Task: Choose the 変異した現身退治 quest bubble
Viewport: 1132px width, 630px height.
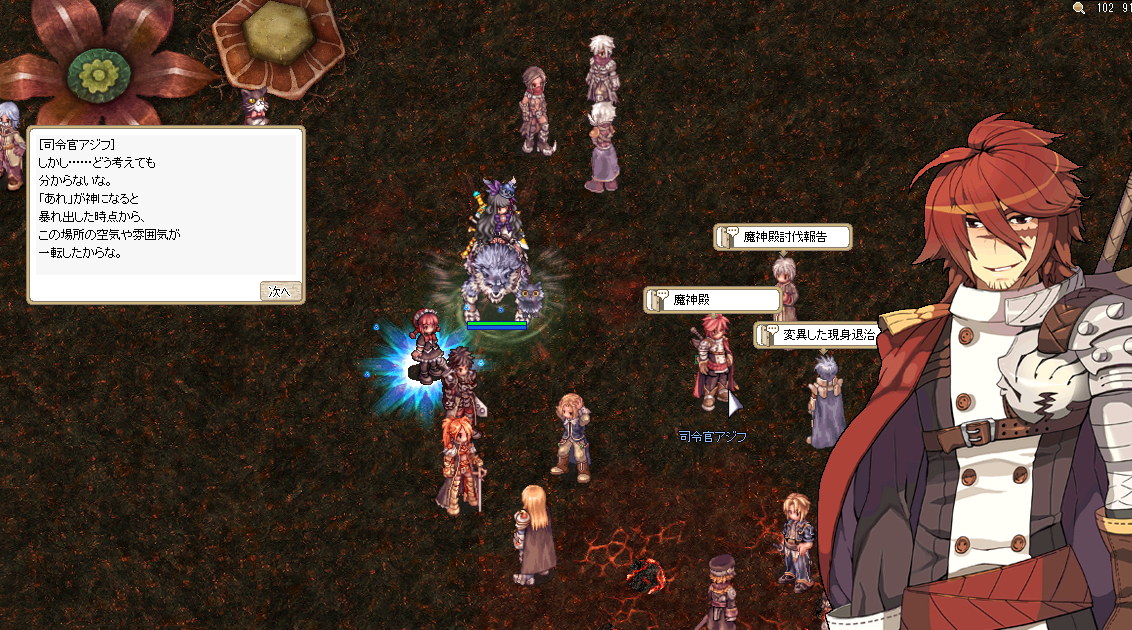Action: [816, 335]
